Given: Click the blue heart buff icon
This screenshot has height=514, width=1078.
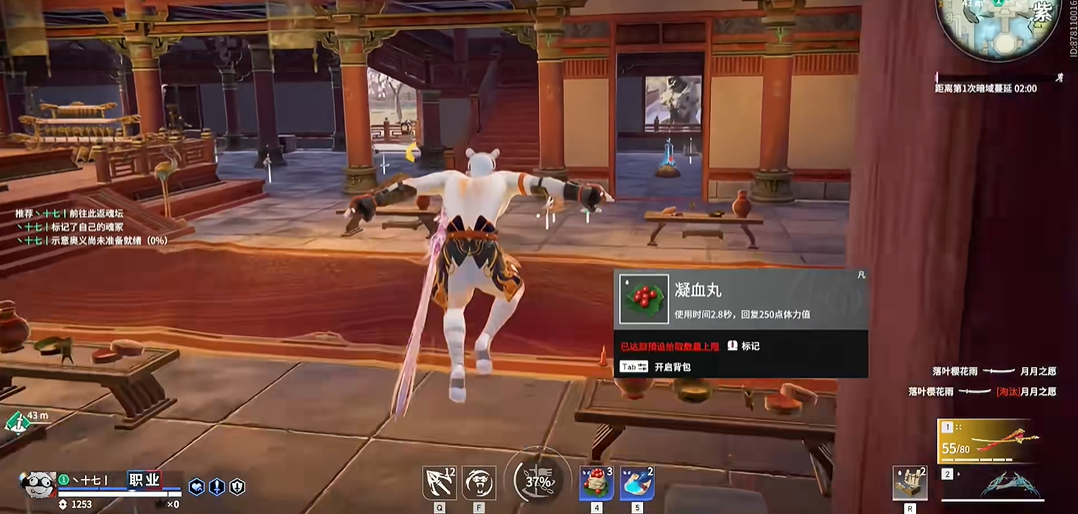Looking at the screenshot, I should click(x=197, y=486).
